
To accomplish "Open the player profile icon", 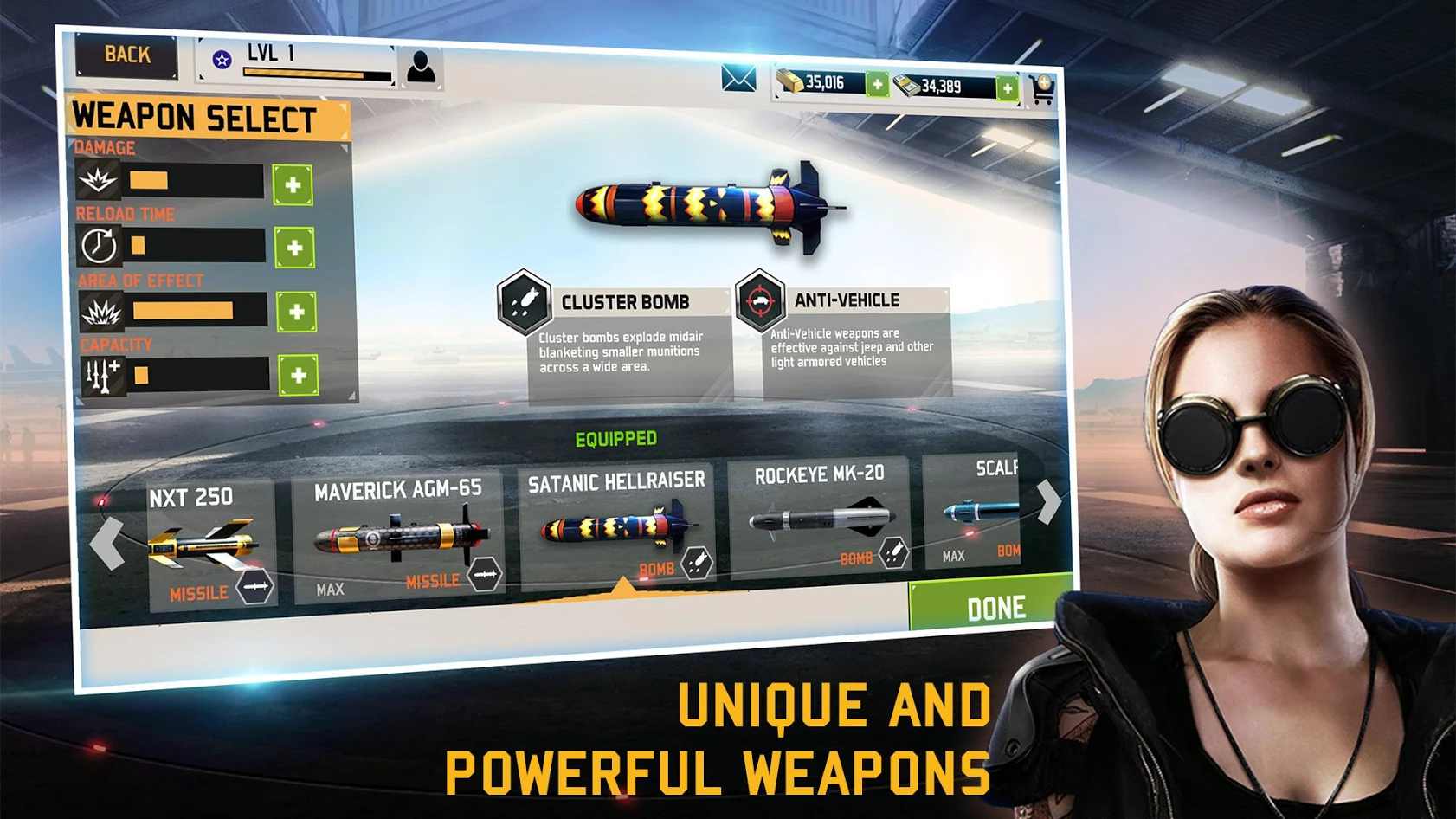I will [x=421, y=67].
